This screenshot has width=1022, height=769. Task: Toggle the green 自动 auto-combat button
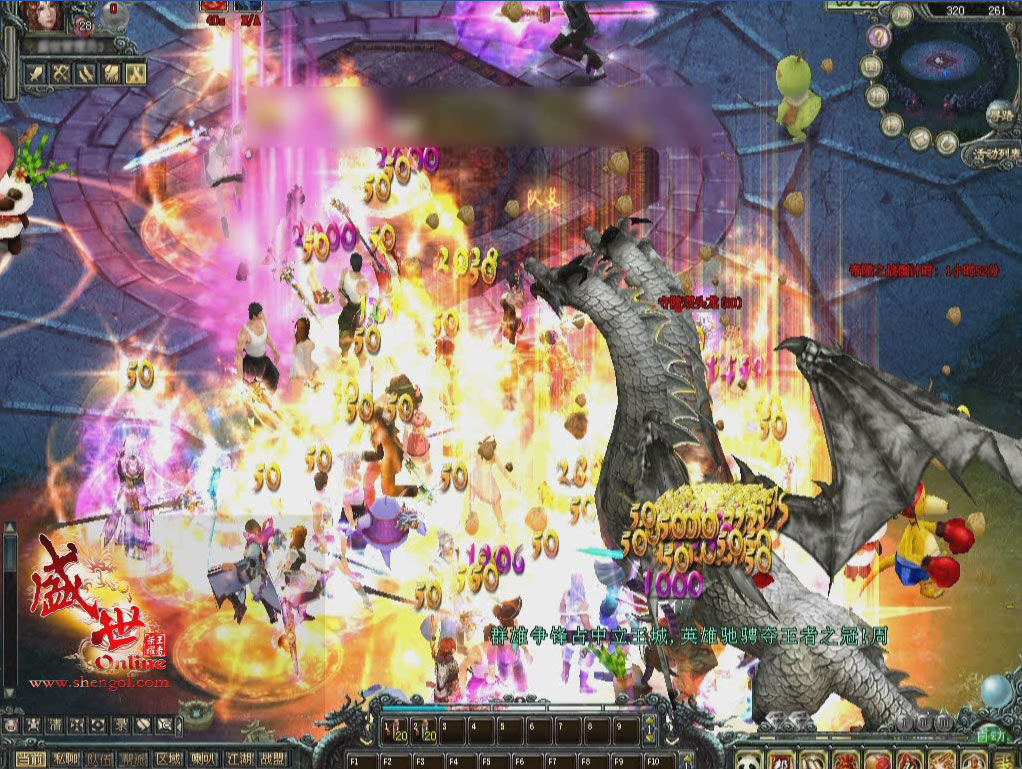coord(991,735)
